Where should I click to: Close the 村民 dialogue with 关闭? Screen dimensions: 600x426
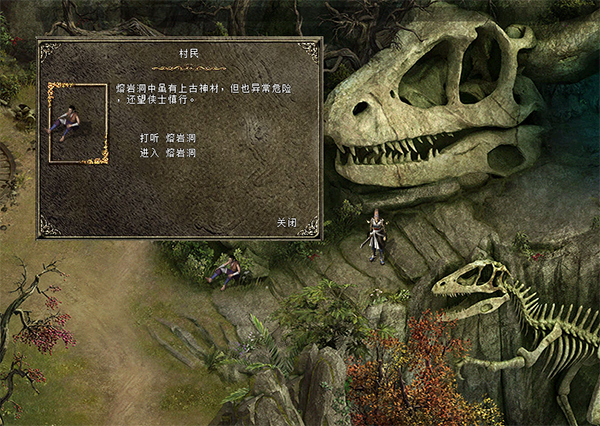pyautogui.click(x=287, y=222)
